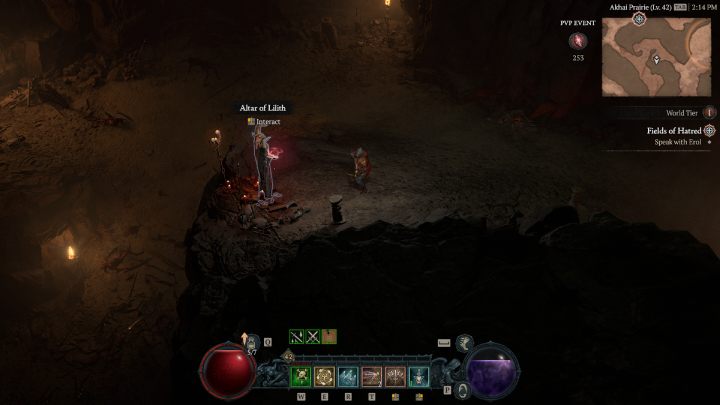The width and height of the screenshot is (720, 405).
Task: Use the healing potion icon
Action: click(251, 343)
